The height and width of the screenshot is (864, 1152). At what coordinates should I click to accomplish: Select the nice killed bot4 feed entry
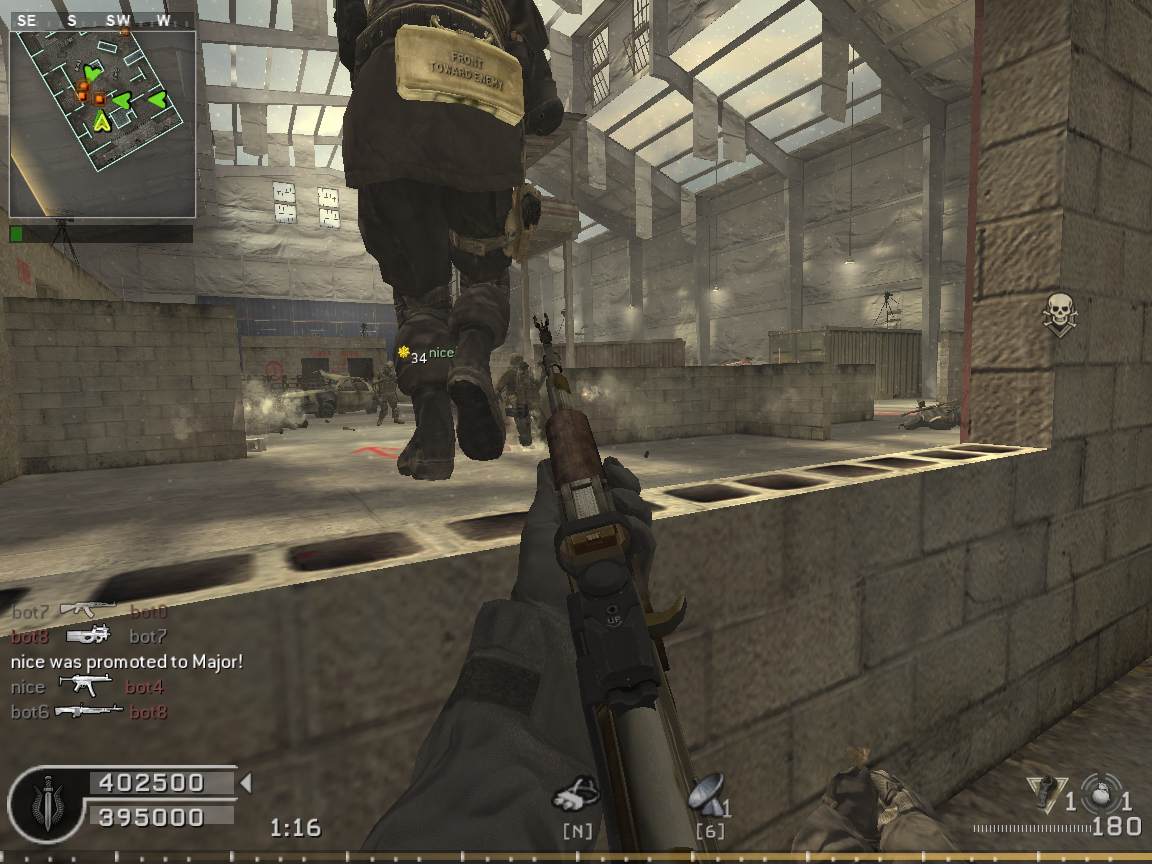87,687
